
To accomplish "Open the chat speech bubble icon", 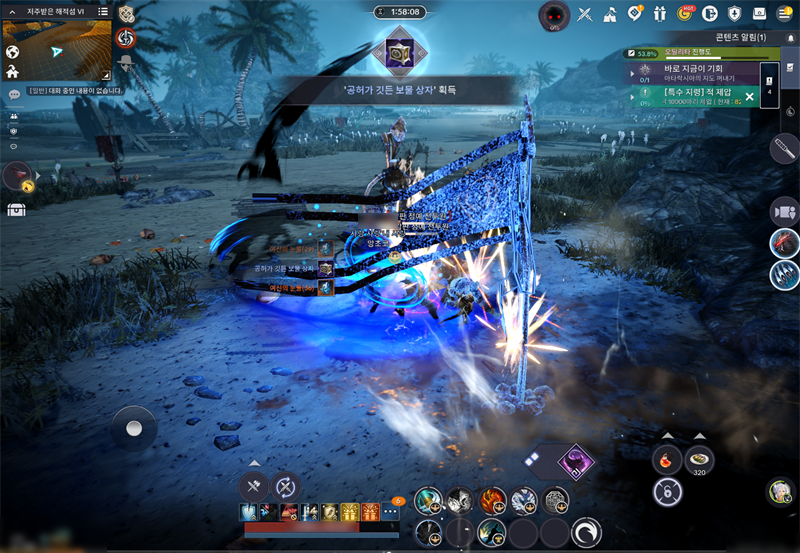I will (x=15, y=95).
